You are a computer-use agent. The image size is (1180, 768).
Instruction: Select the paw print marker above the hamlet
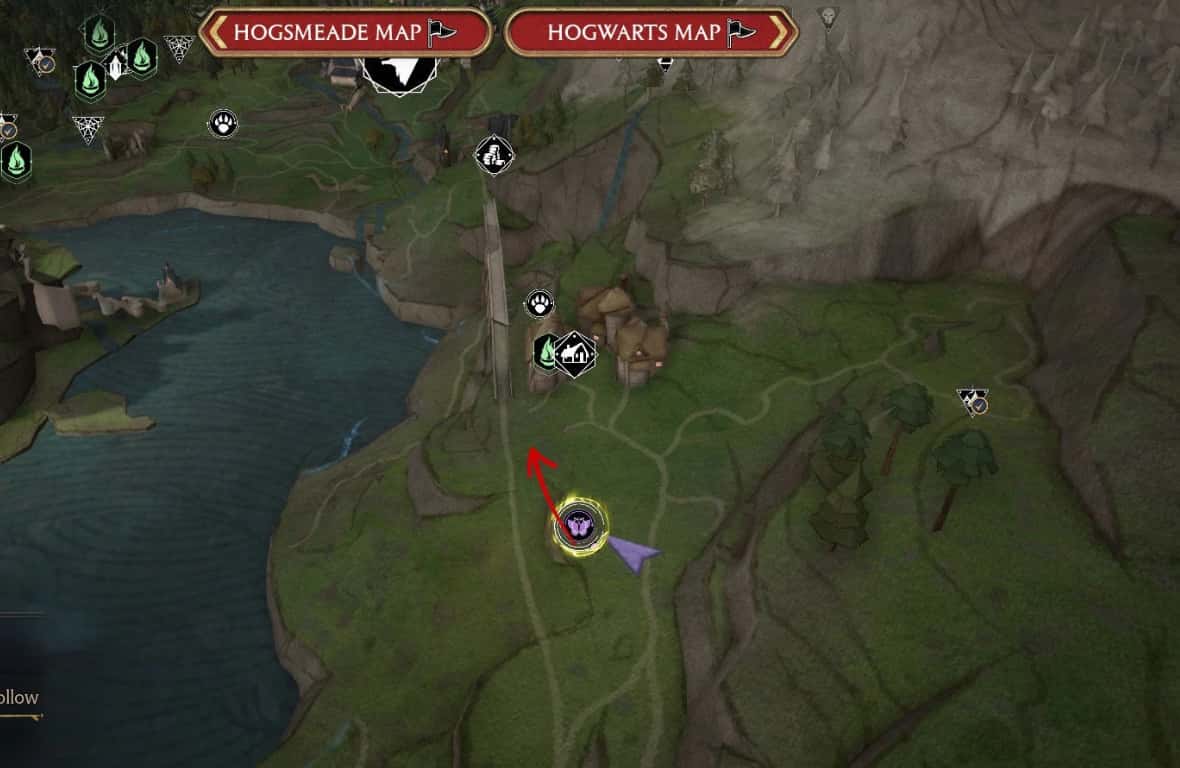[540, 304]
